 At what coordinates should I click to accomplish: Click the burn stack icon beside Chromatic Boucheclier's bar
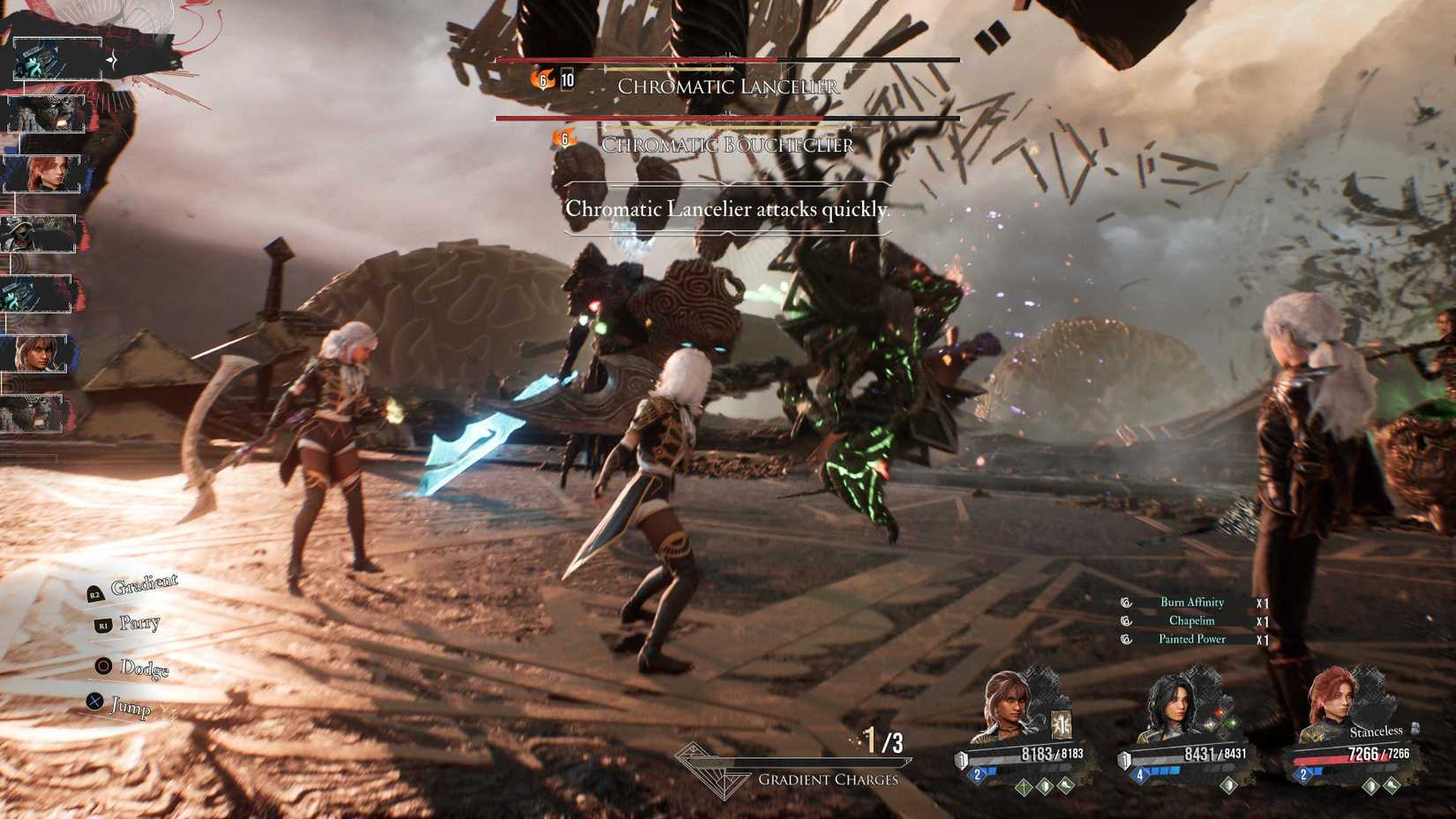pos(563,137)
